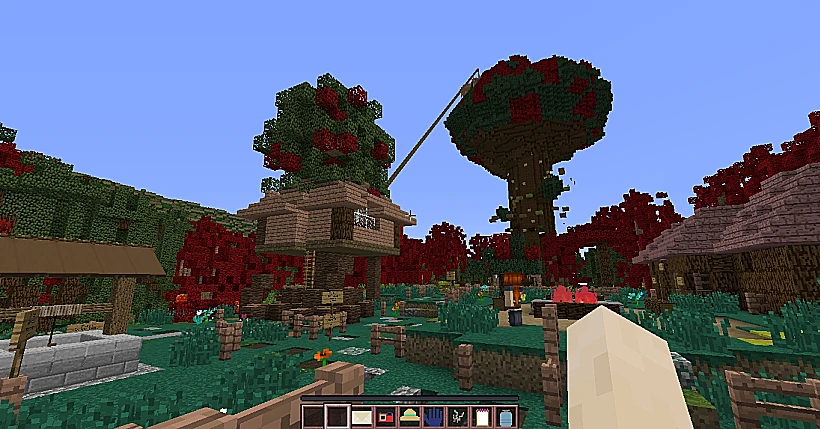
Task: Select the notepad in the hotbar
Action: tap(481, 415)
